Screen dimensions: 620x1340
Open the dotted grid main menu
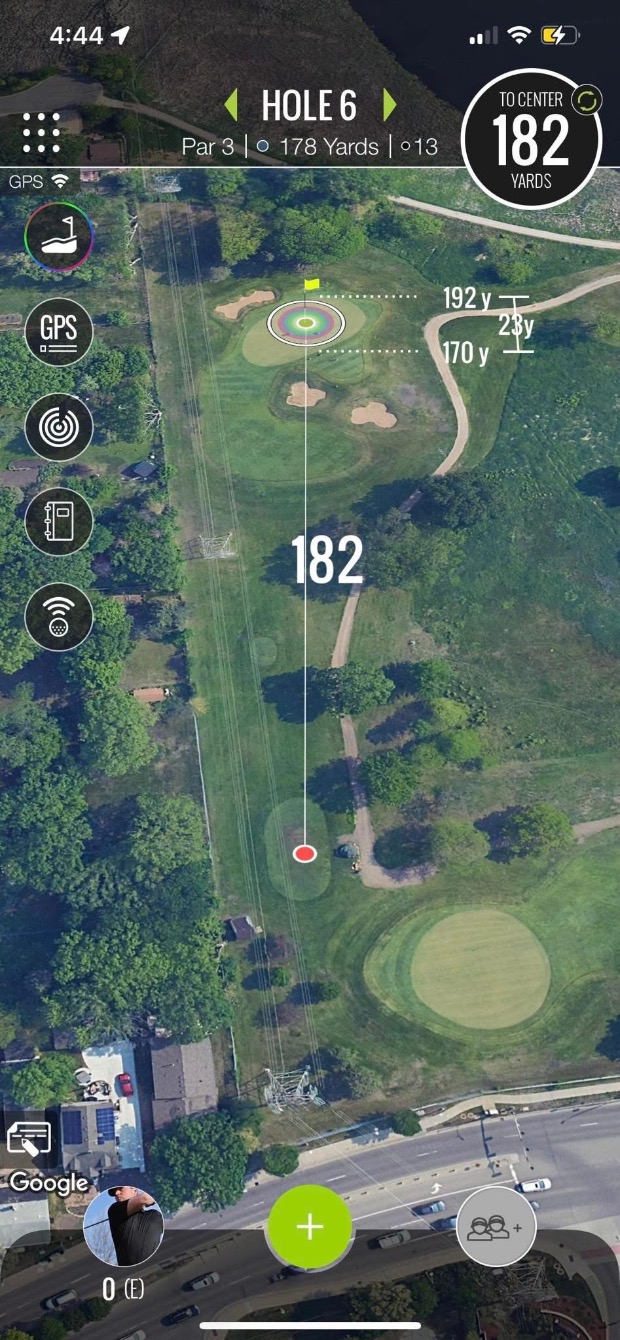point(41,133)
